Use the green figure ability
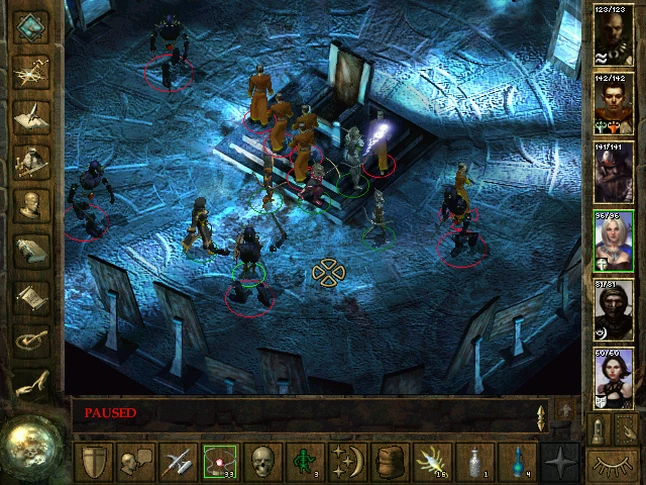Viewport: 646px width, 485px height. click(304, 463)
